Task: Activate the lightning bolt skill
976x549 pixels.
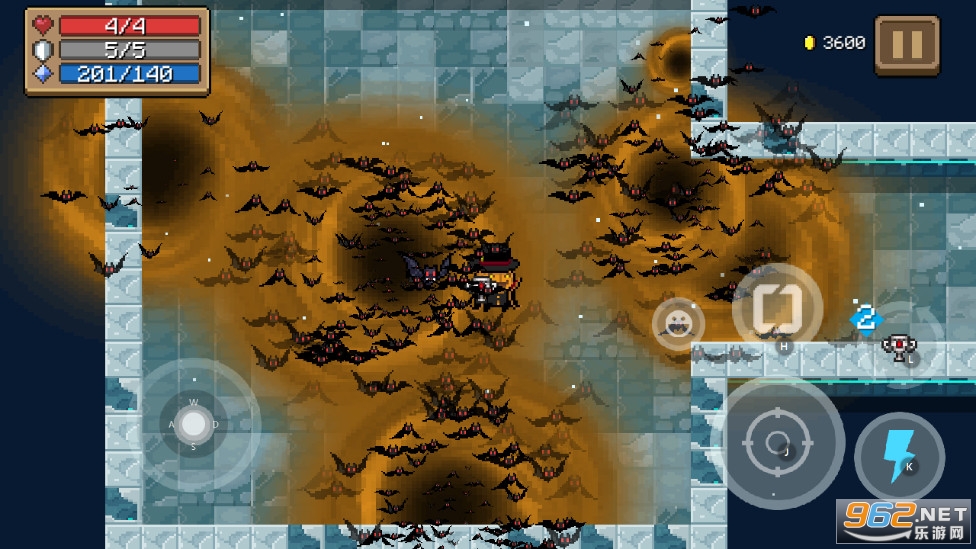Action: click(899, 456)
